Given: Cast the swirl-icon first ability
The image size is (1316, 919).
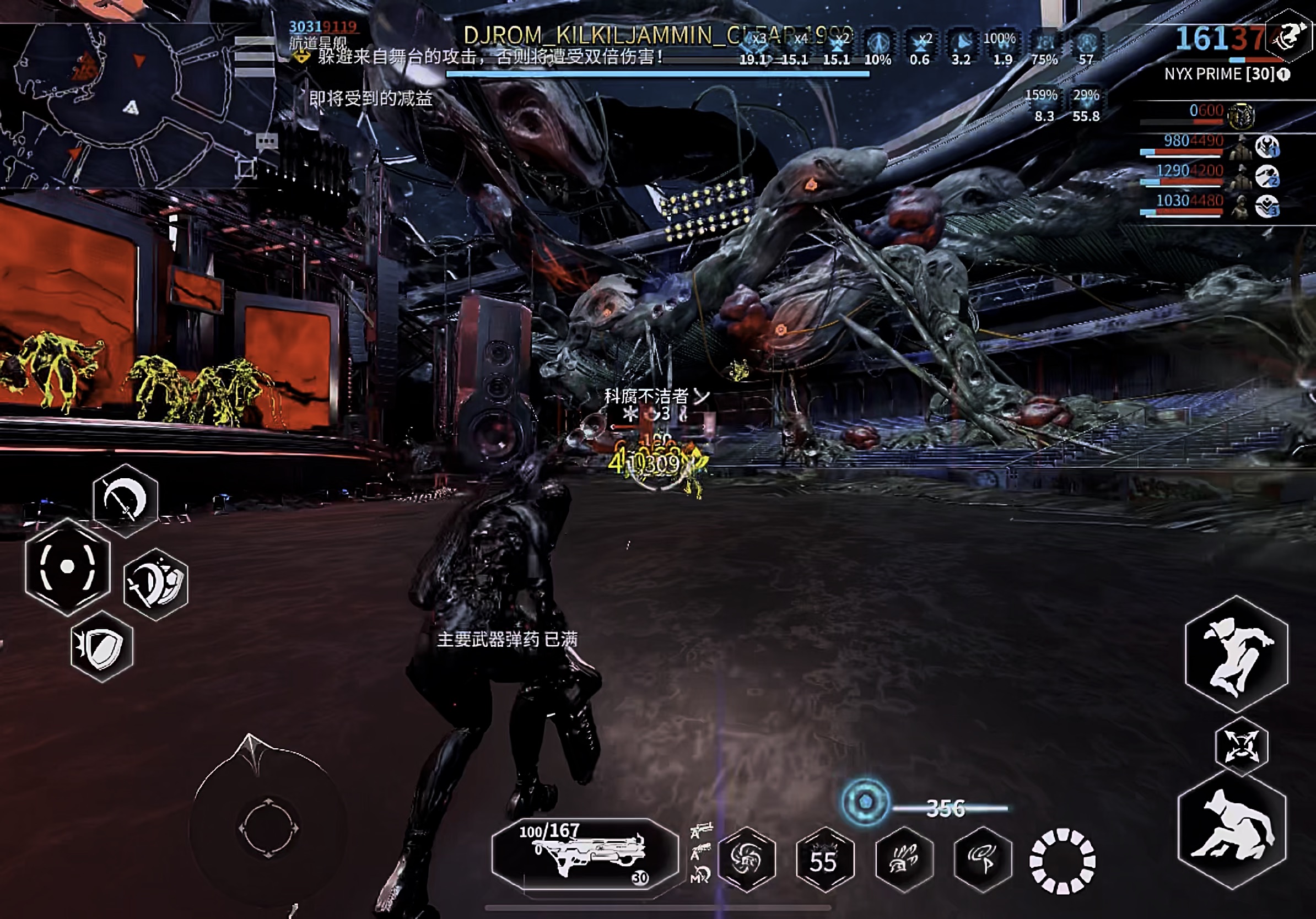Looking at the screenshot, I should 746,859.
